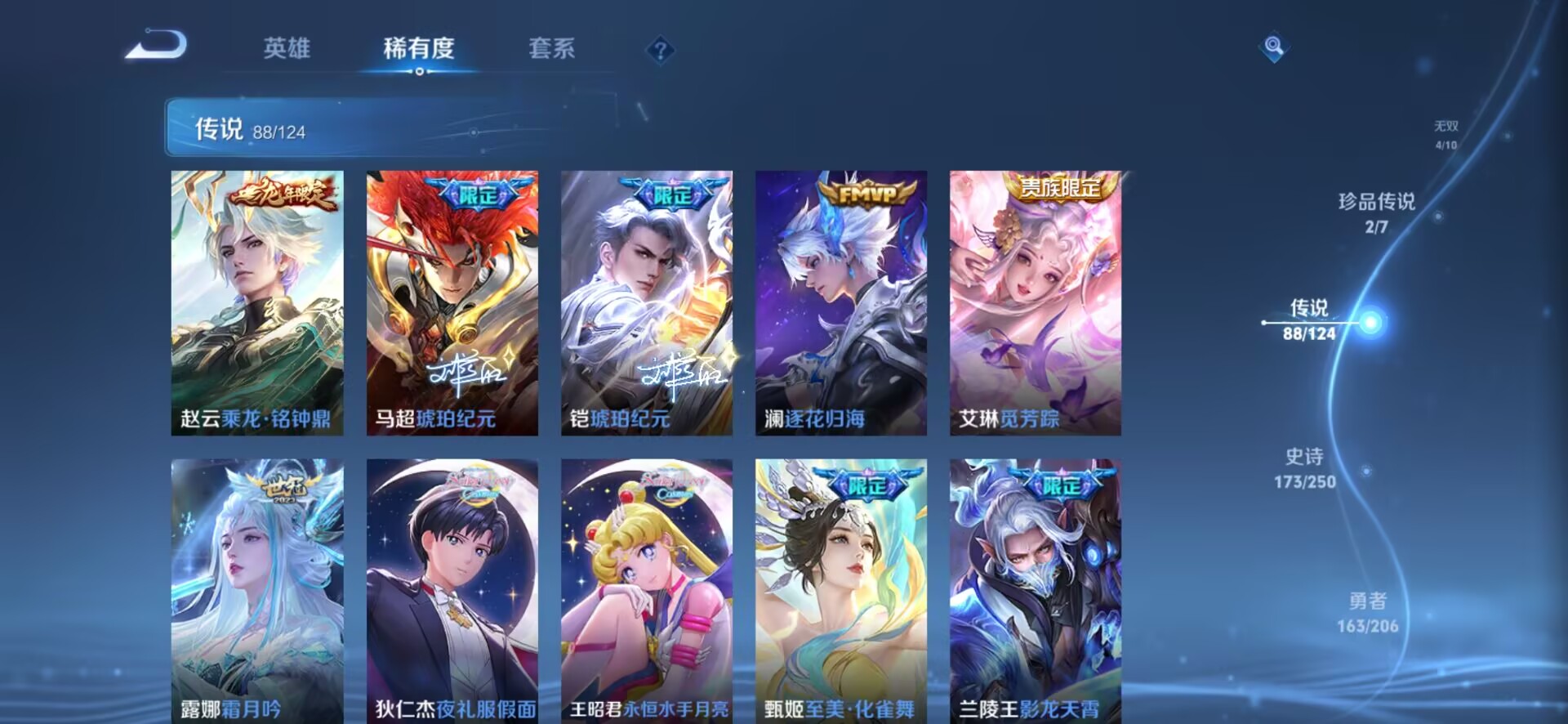
Task: Select the 露娜 霜月吟 skin card
Action: [257, 590]
